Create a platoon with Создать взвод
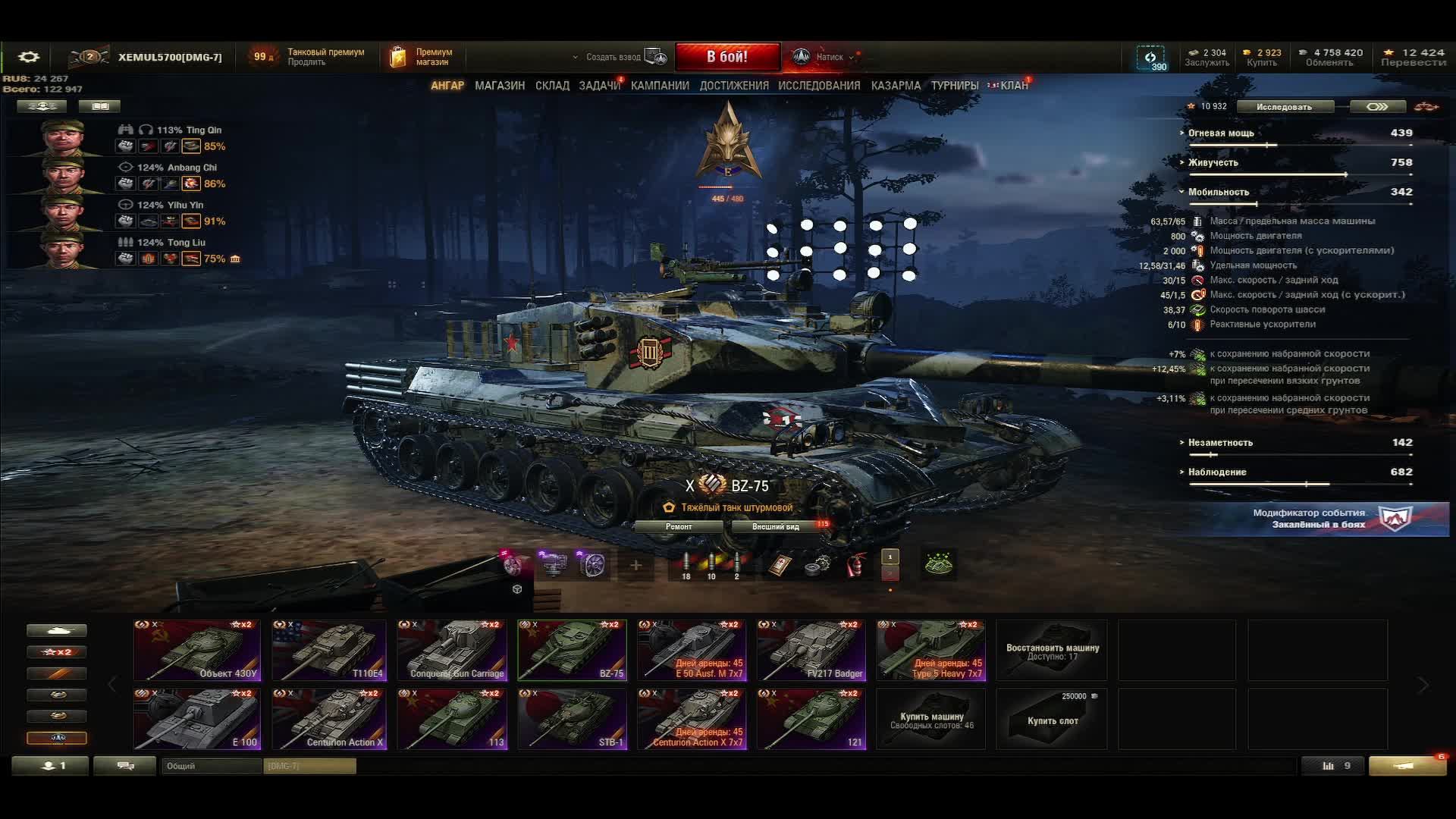 point(620,57)
